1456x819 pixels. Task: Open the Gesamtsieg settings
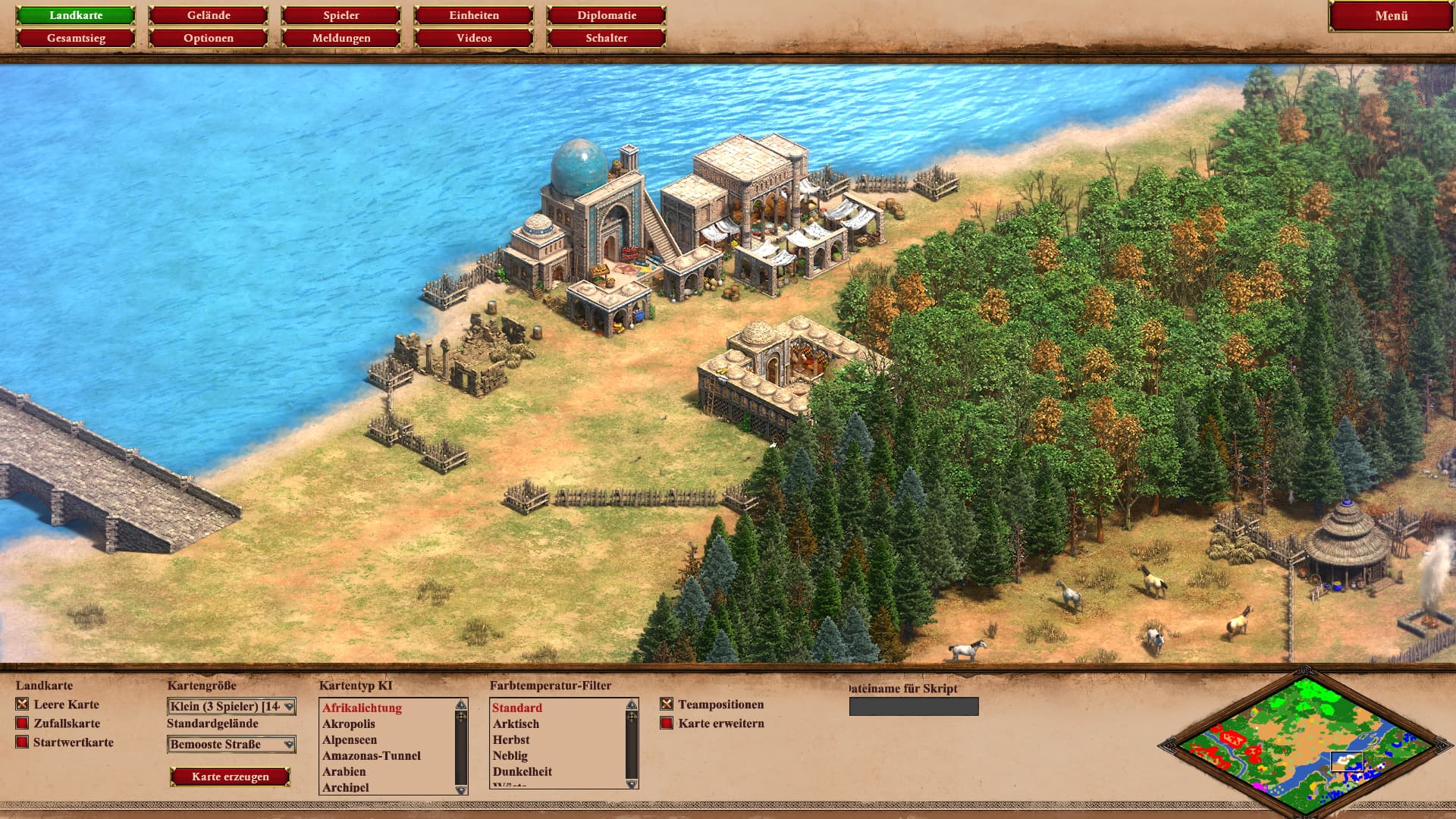point(76,38)
